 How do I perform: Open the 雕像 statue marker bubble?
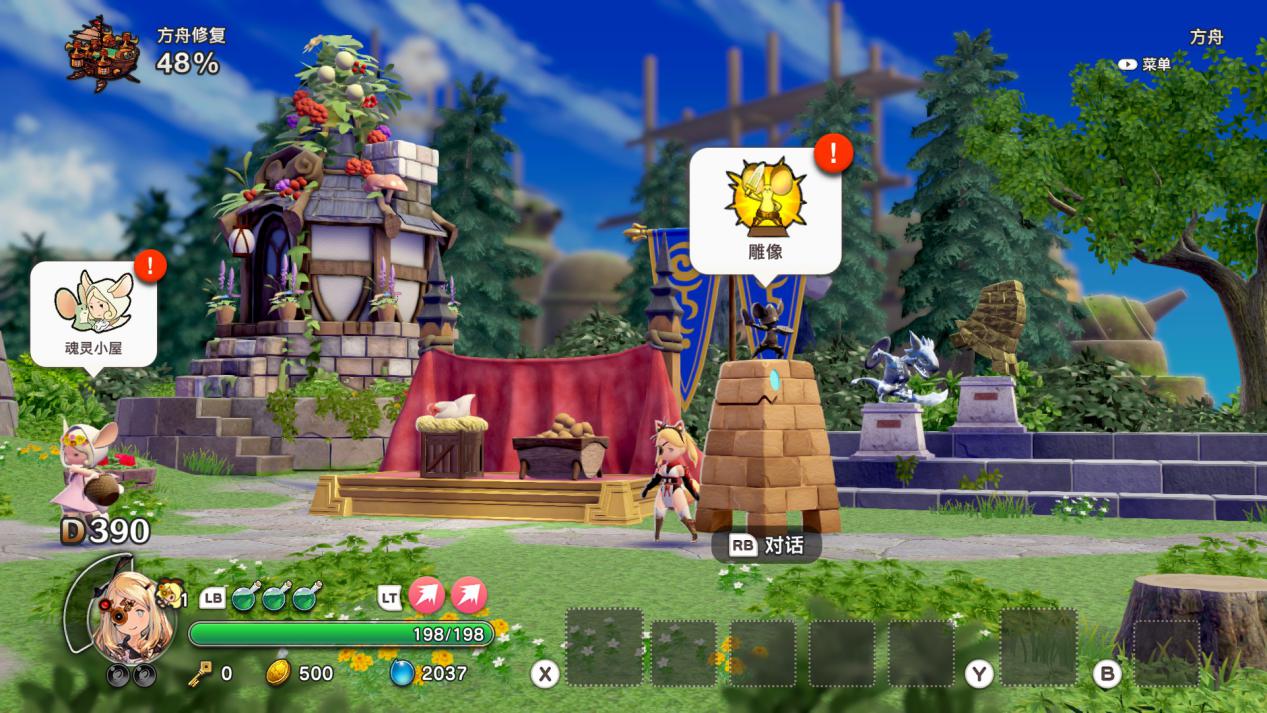765,210
